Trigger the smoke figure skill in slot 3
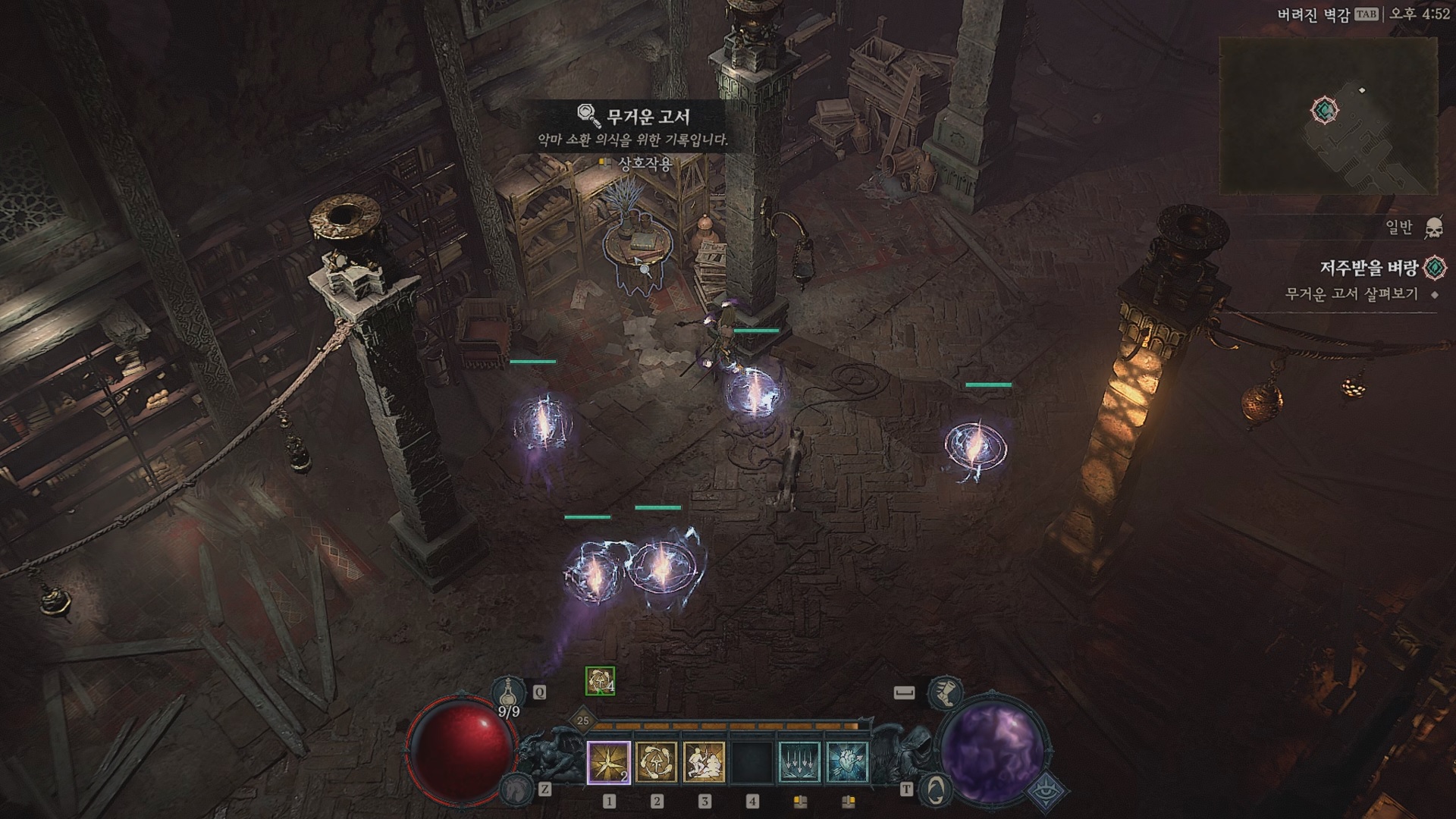The height and width of the screenshot is (819, 1456). tap(704, 762)
